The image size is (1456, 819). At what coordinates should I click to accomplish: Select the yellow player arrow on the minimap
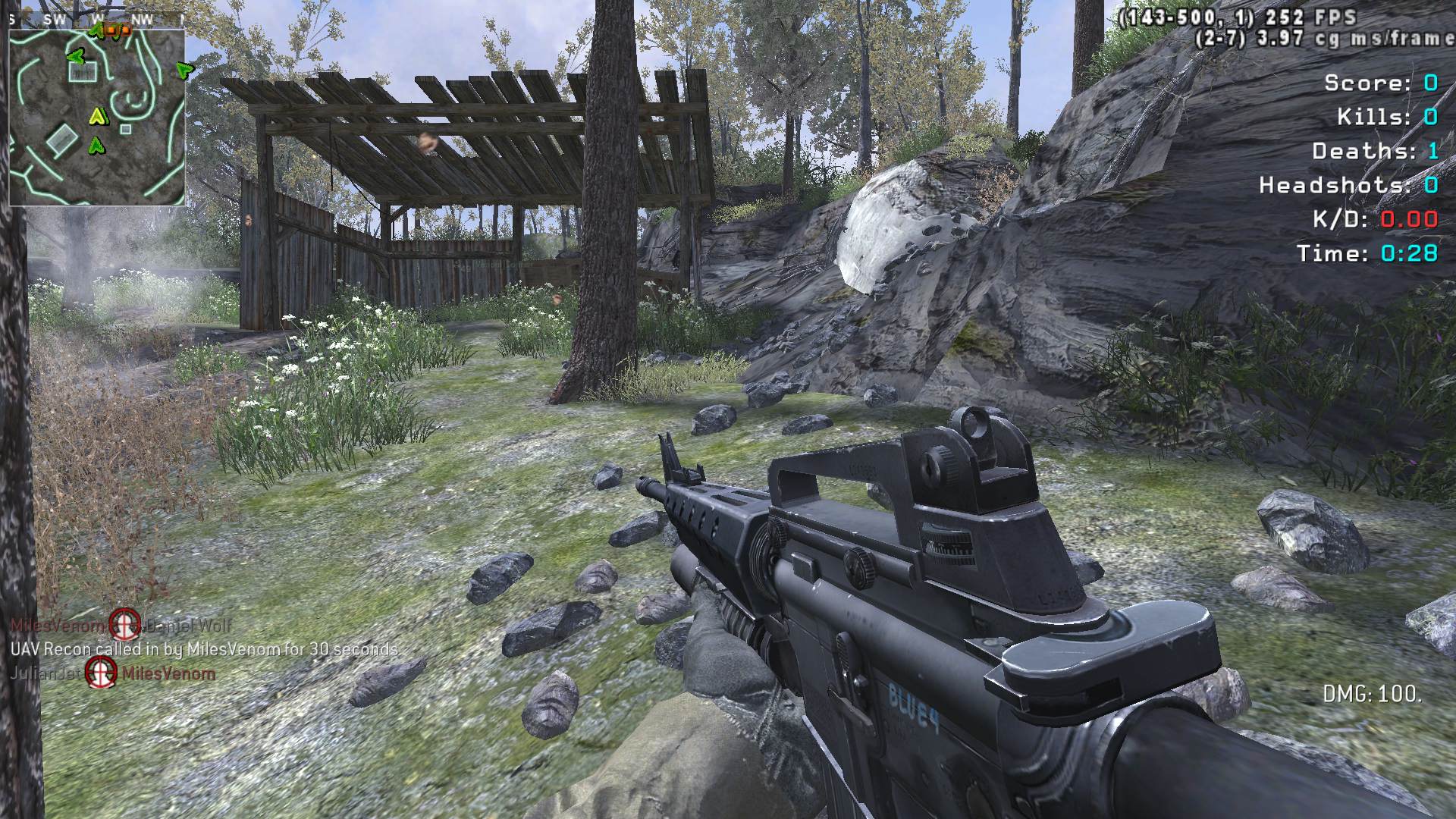[x=96, y=116]
